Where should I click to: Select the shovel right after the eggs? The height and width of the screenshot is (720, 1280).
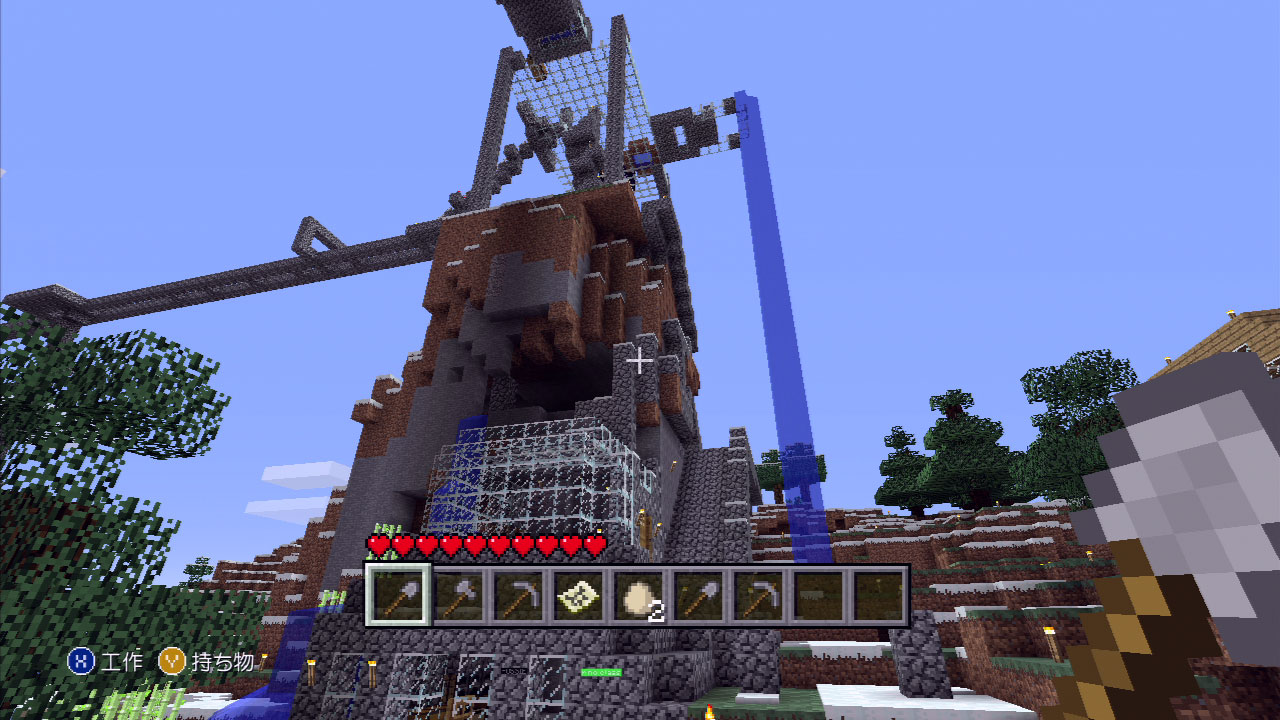coord(698,596)
